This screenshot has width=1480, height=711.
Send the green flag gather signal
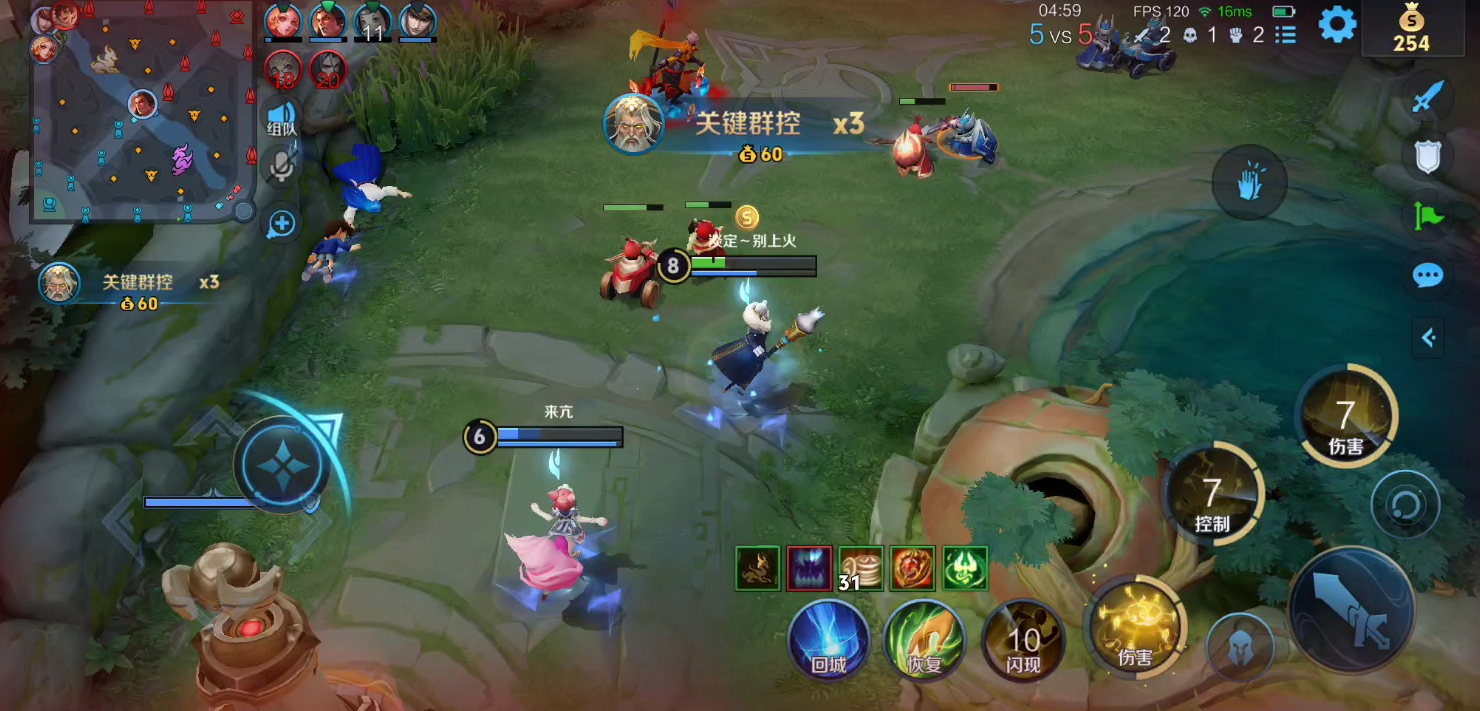pos(1428,215)
